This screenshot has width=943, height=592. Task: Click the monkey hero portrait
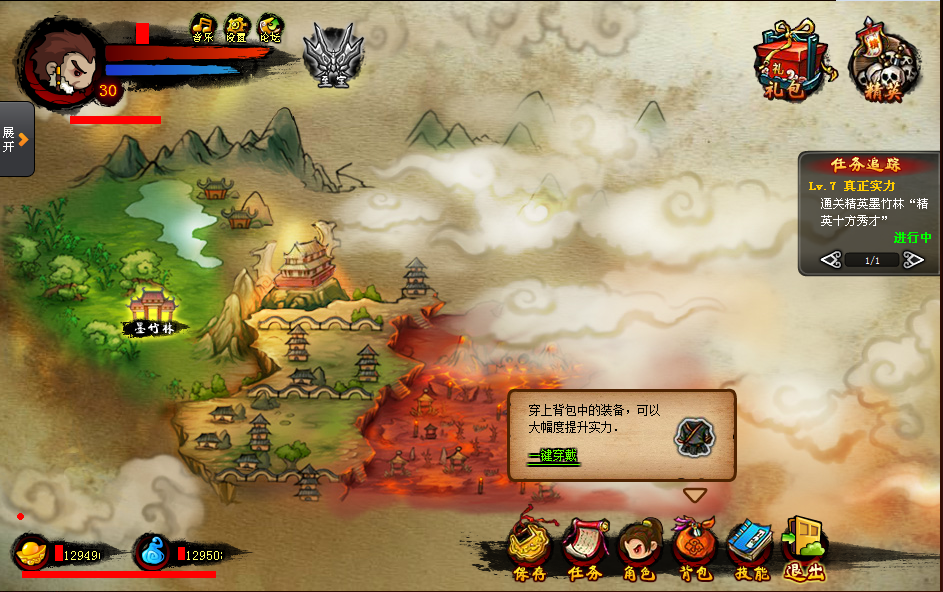[62, 62]
